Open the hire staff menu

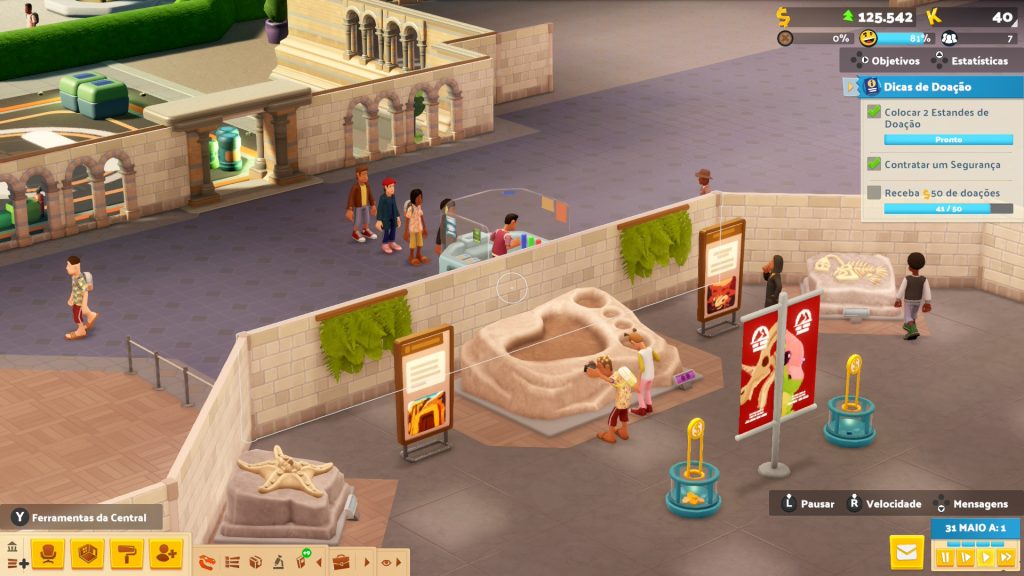click(166, 553)
